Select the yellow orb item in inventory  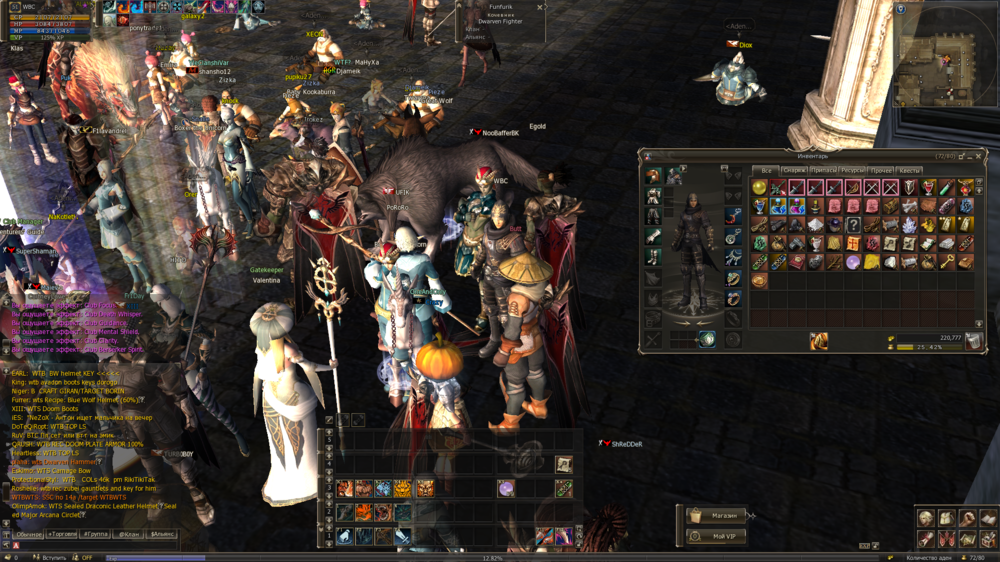coord(759,188)
